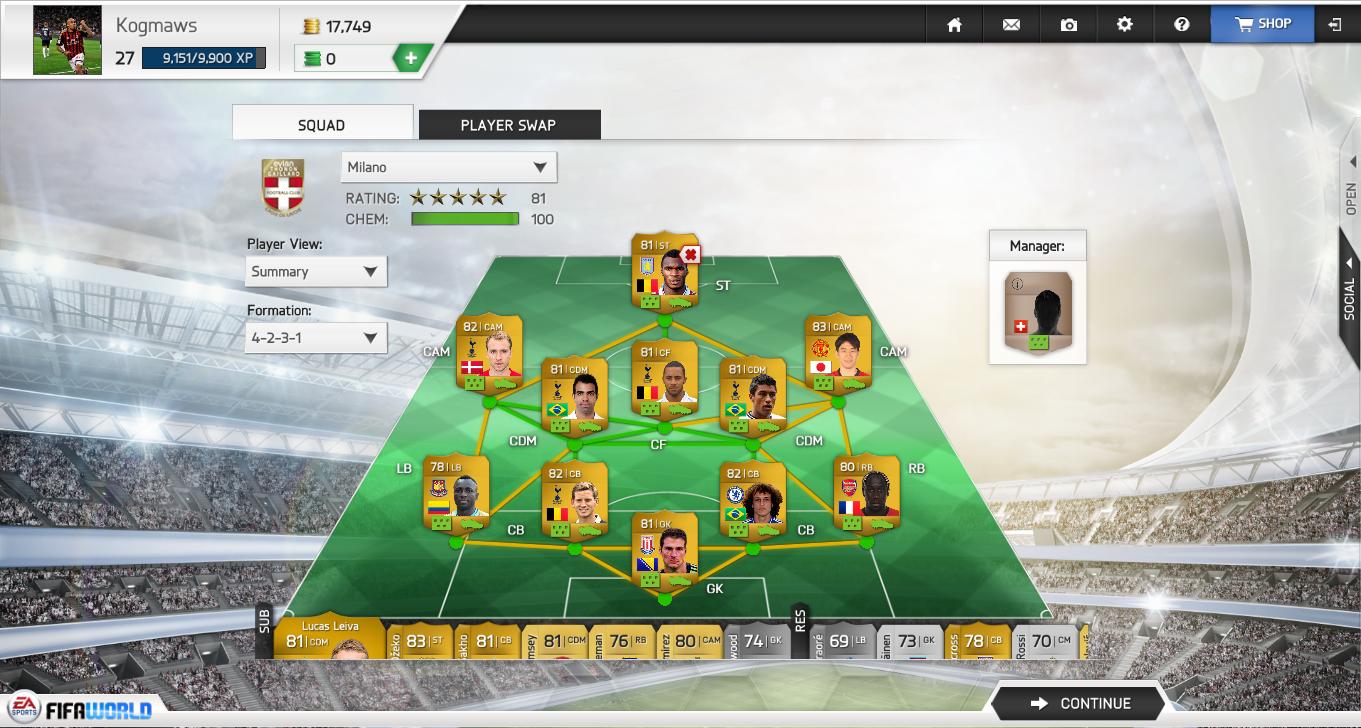Open the question mark help icon

click(1182, 25)
